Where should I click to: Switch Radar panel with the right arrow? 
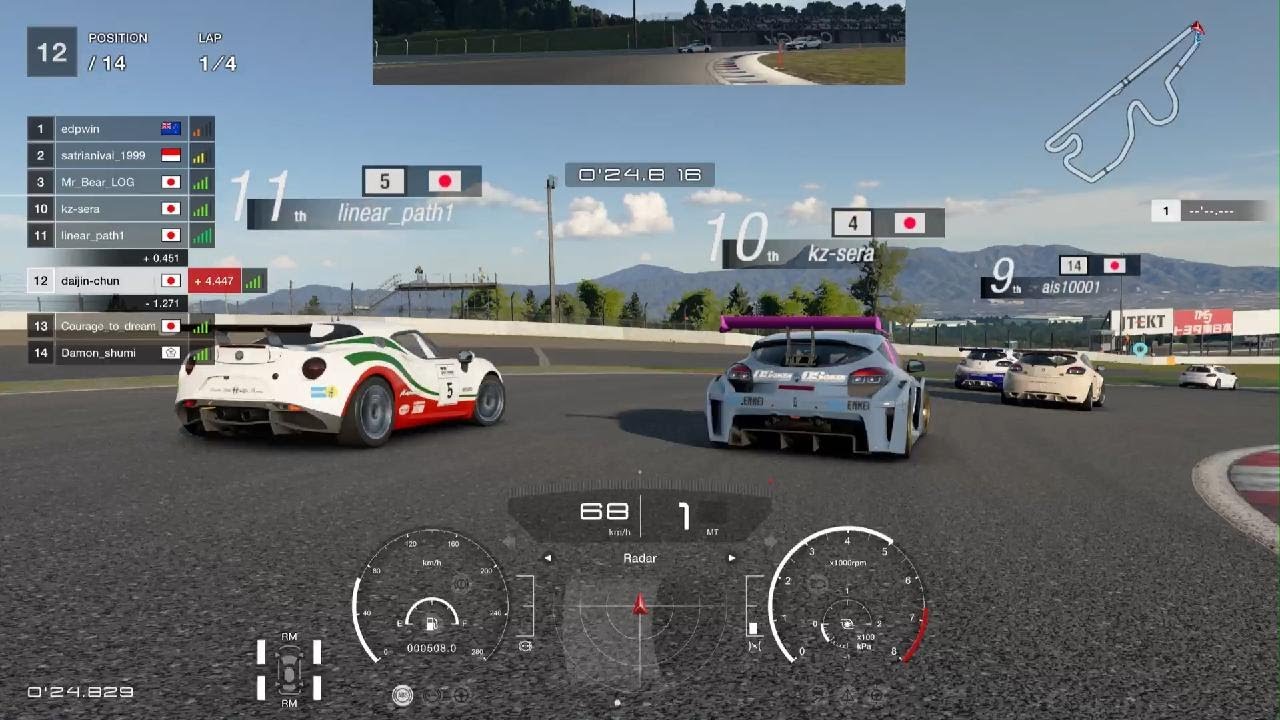click(x=732, y=558)
